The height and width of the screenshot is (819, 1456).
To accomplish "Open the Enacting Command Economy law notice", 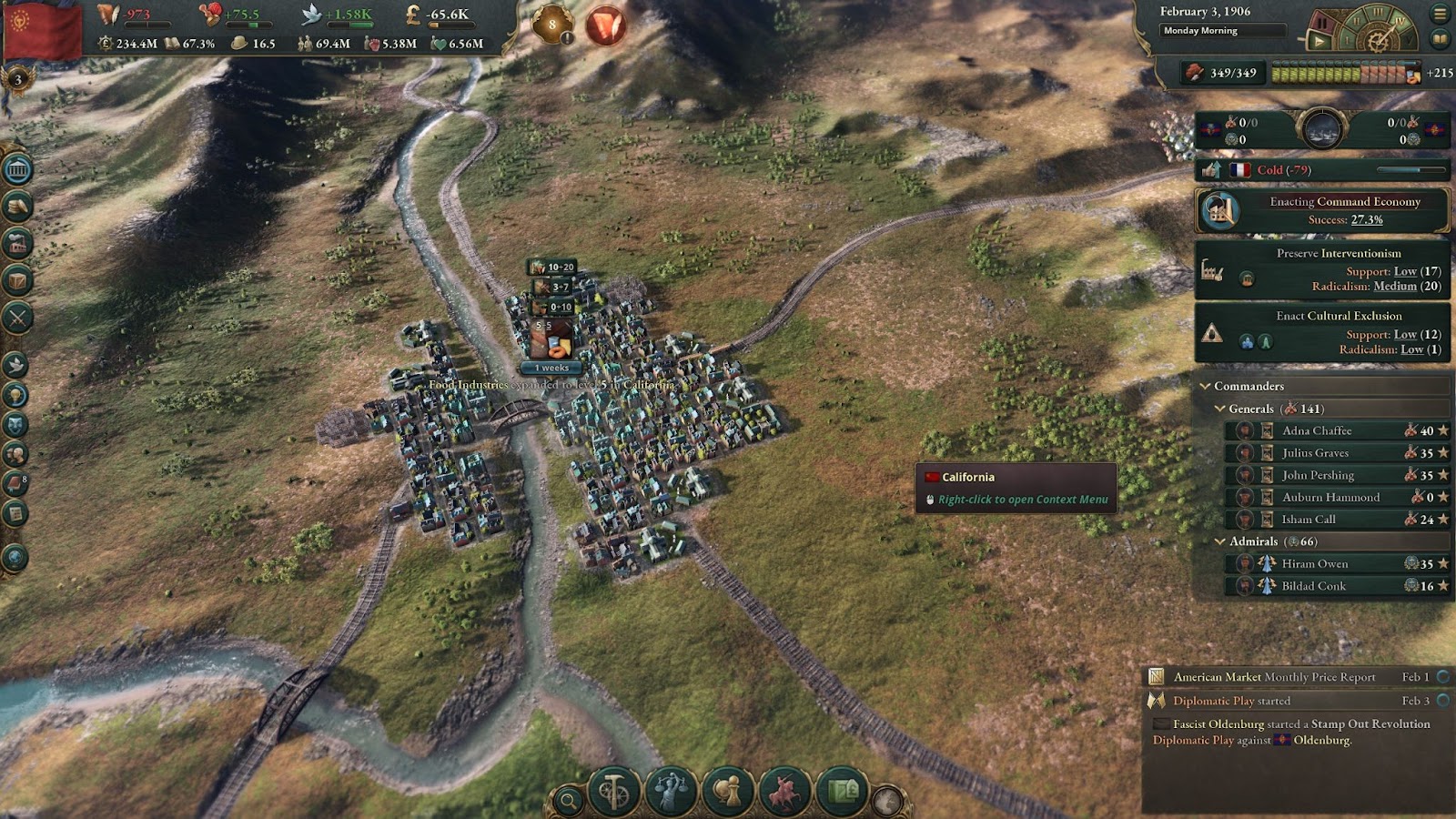I will point(1323,210).
